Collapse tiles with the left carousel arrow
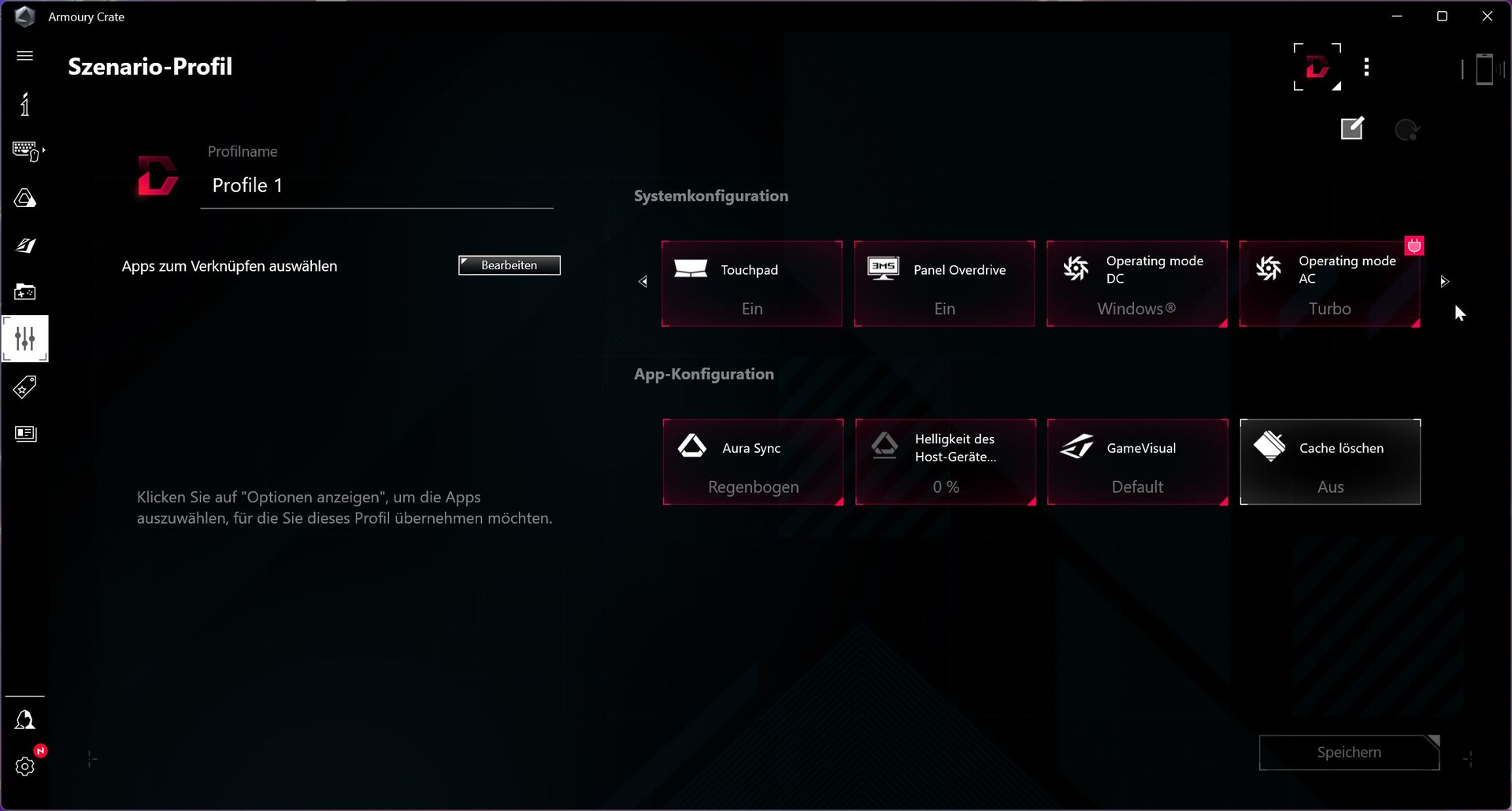This screenshot has width=1512, height=811. 643,281
